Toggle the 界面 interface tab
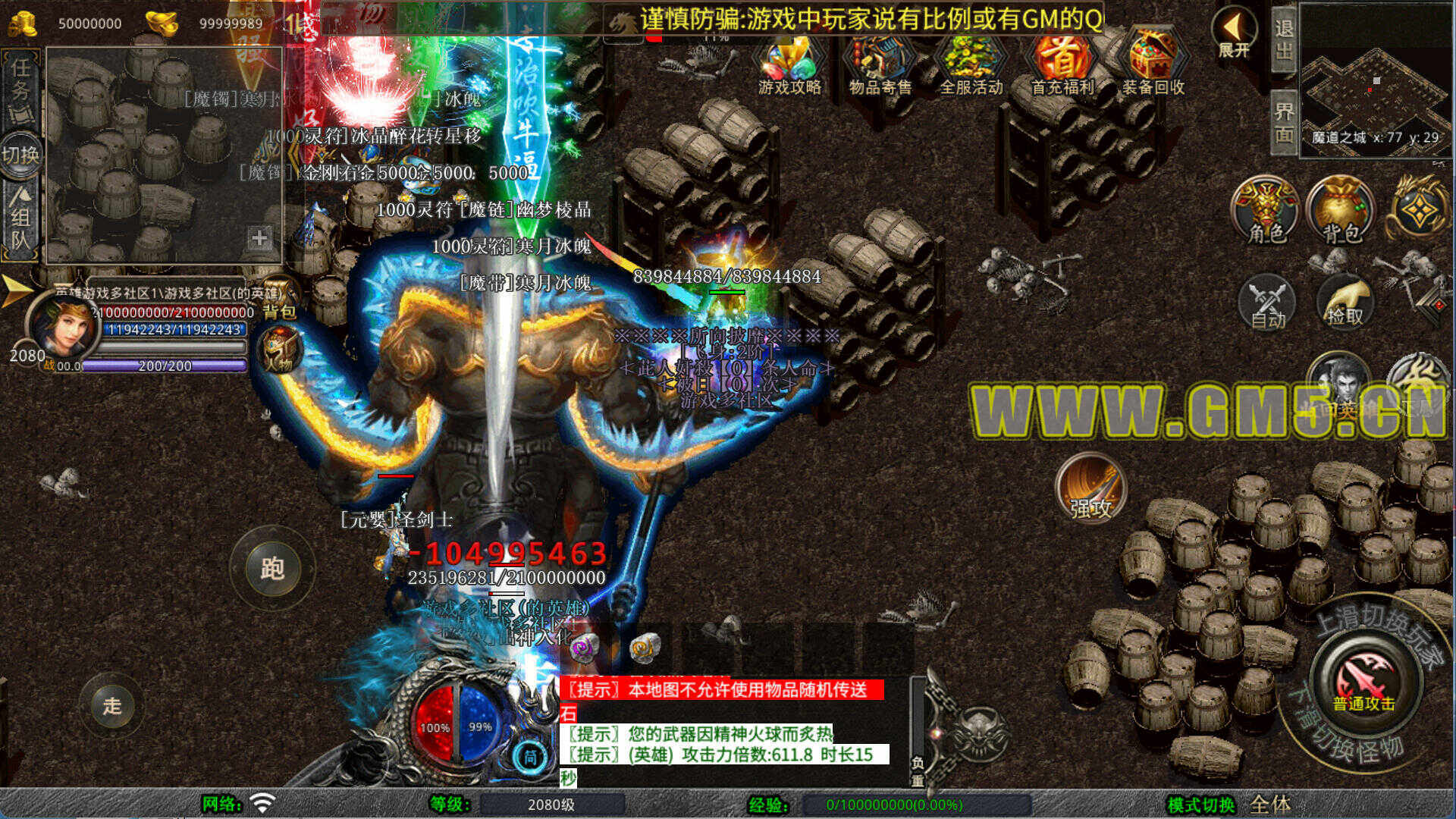Screen dimensions: 1456x819 click(x=1284, y=122)
